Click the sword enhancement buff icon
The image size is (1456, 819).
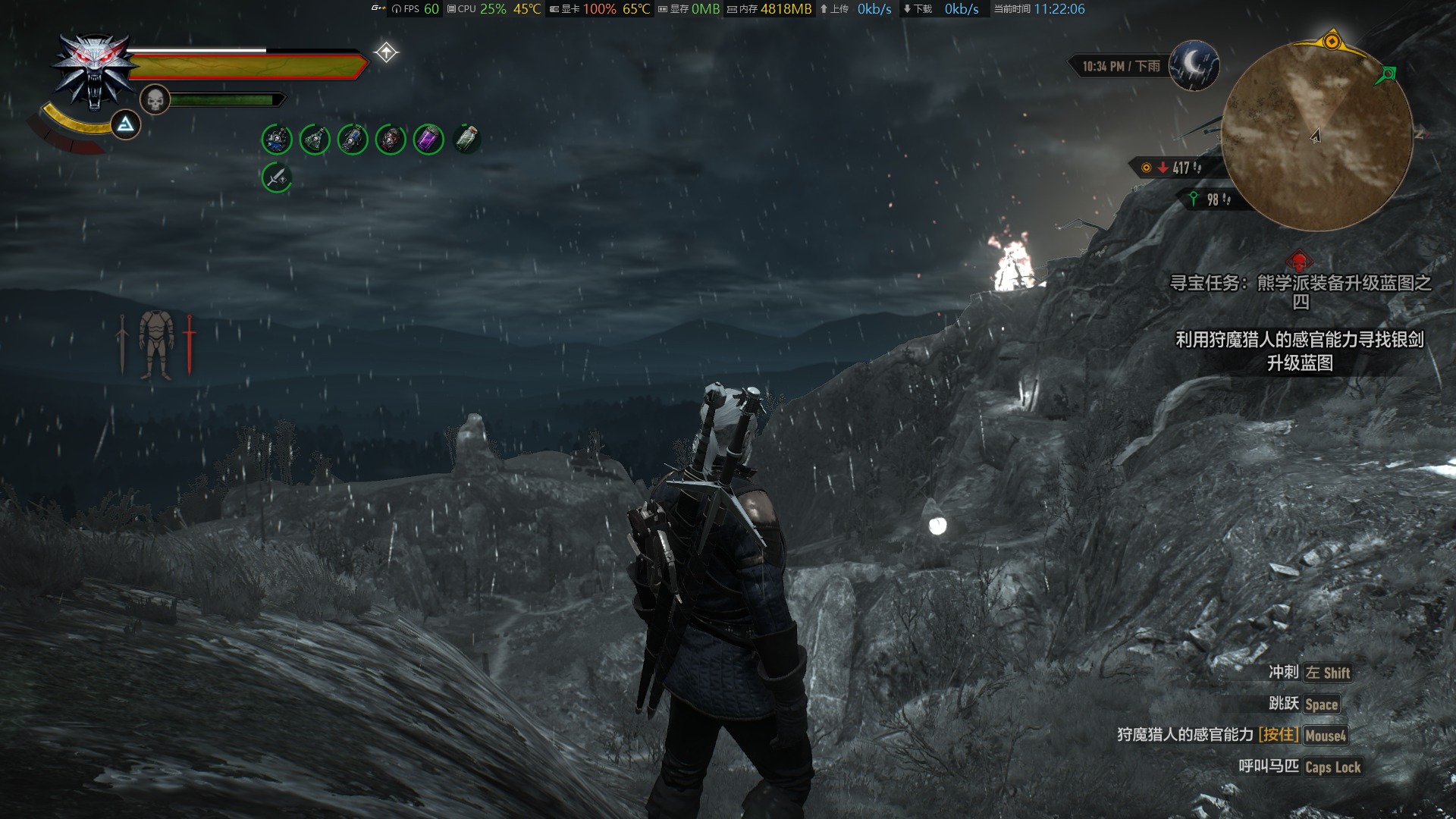pyautogui.click(x=277, y=178)
